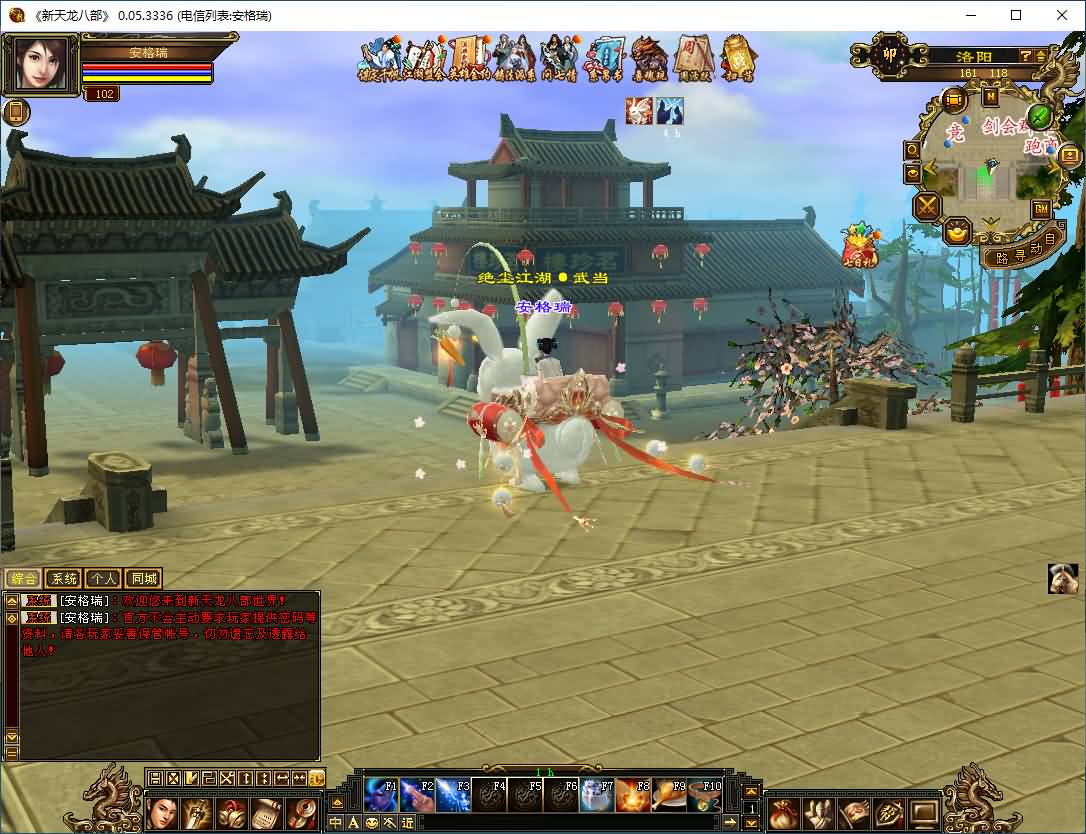Open the crossed swords button by minimap

point(927,207)
